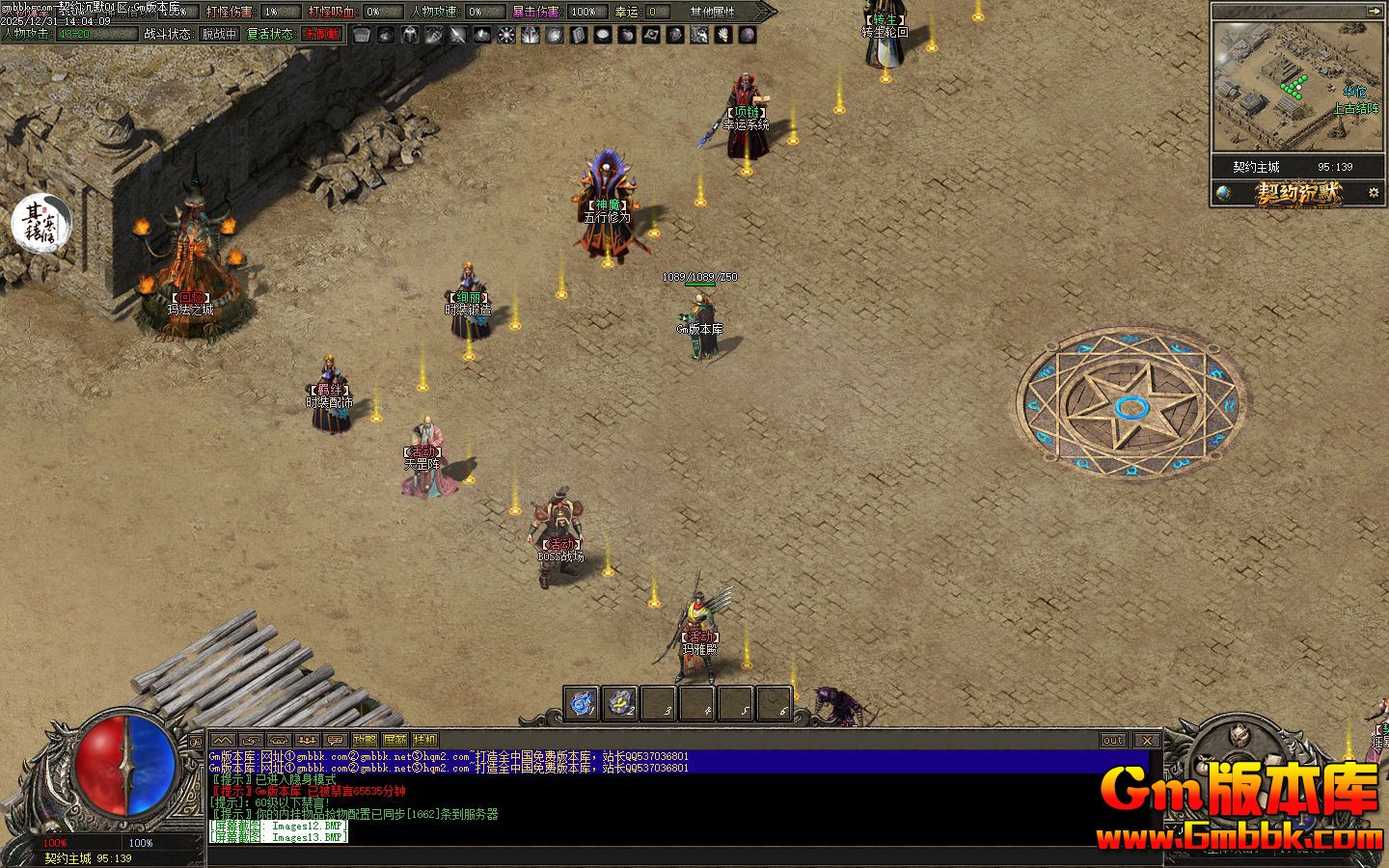Expand the 其他属性 attributes panel

pyautogui.click(x=714, y=12)
